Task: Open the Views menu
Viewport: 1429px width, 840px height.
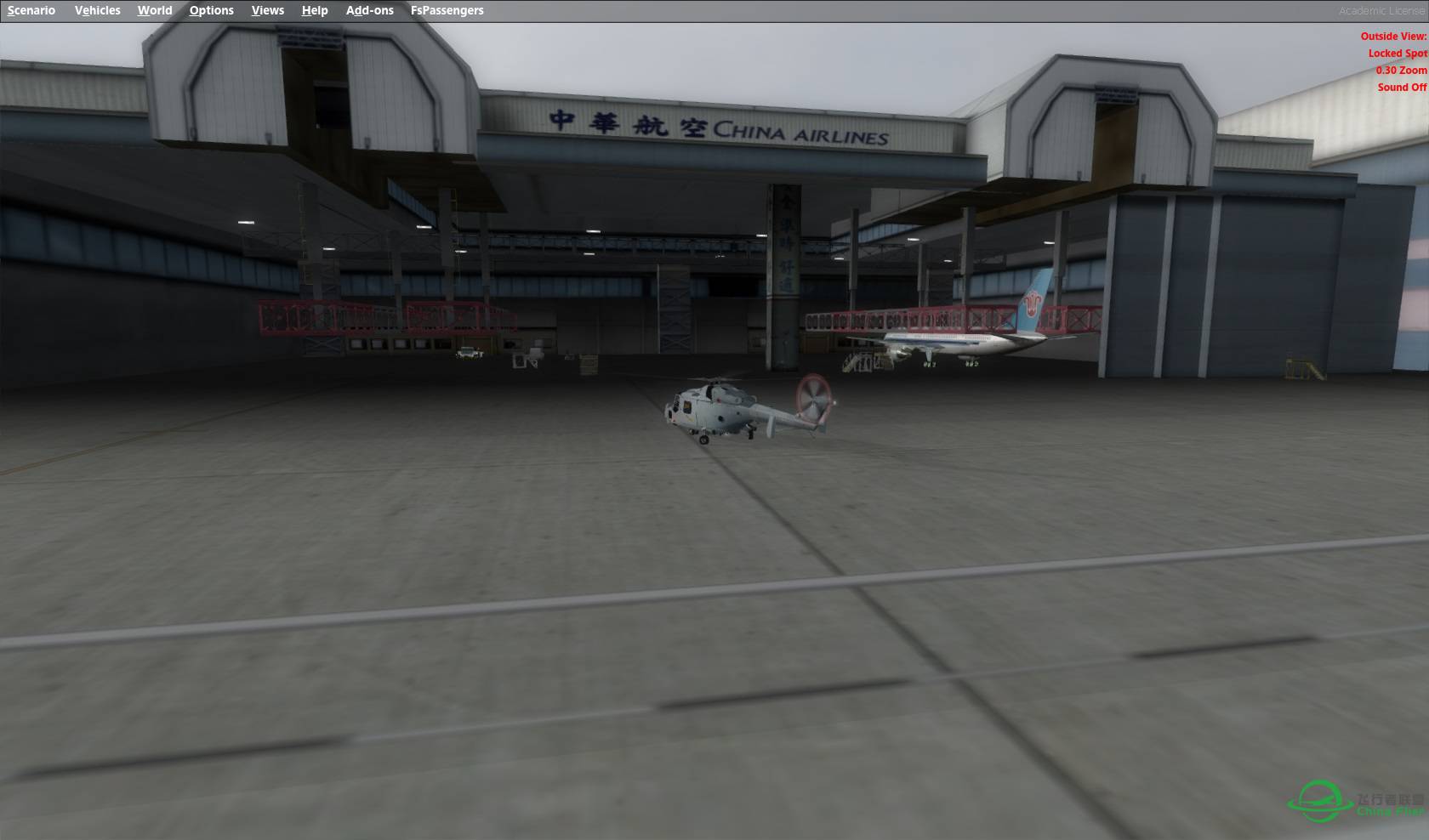Action: (267, 10)
